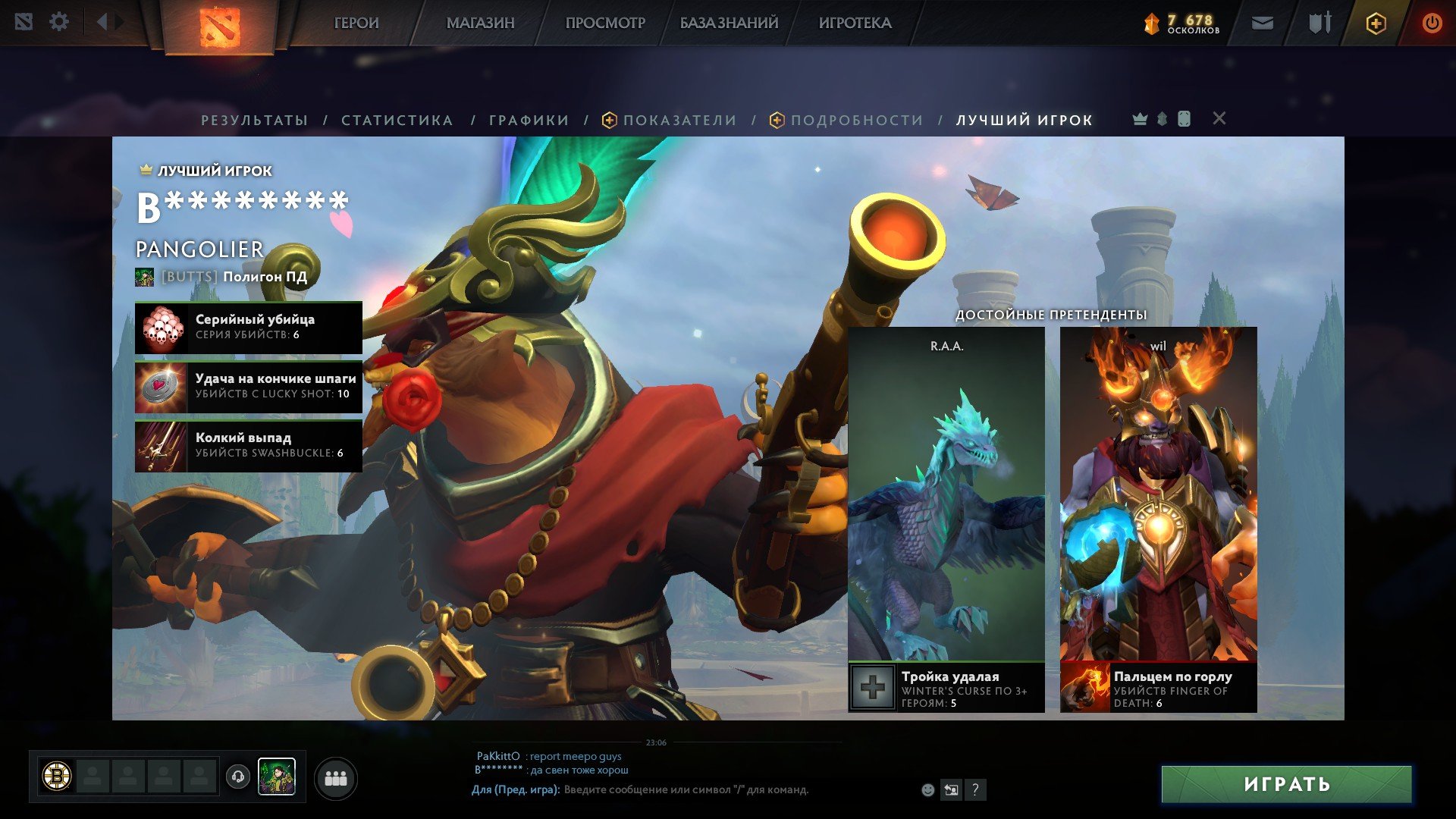Open the mail envelope icon
1456x819 pixels.
(x=1262, y=24)
